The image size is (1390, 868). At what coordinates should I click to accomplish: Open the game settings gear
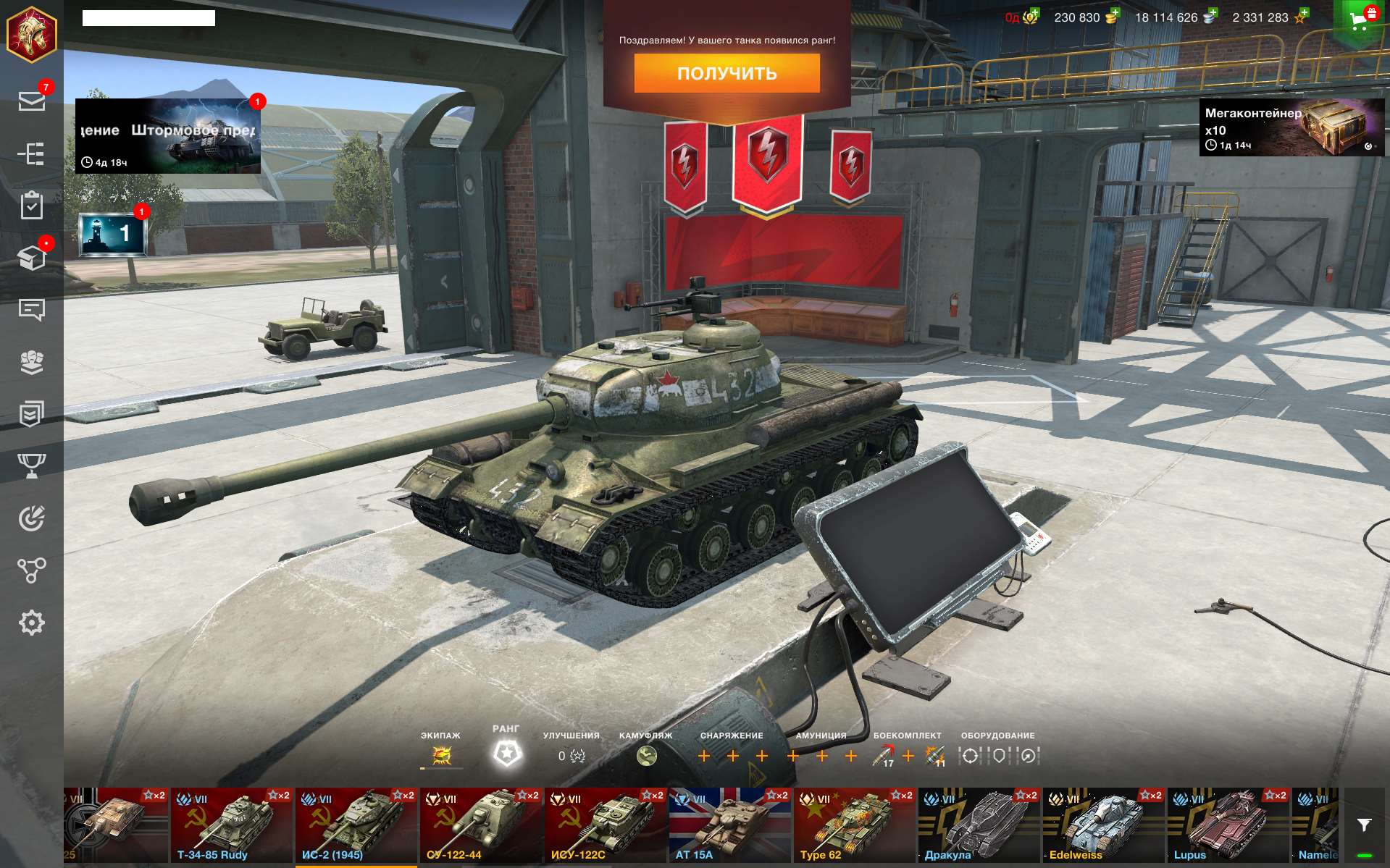[32, 623]
